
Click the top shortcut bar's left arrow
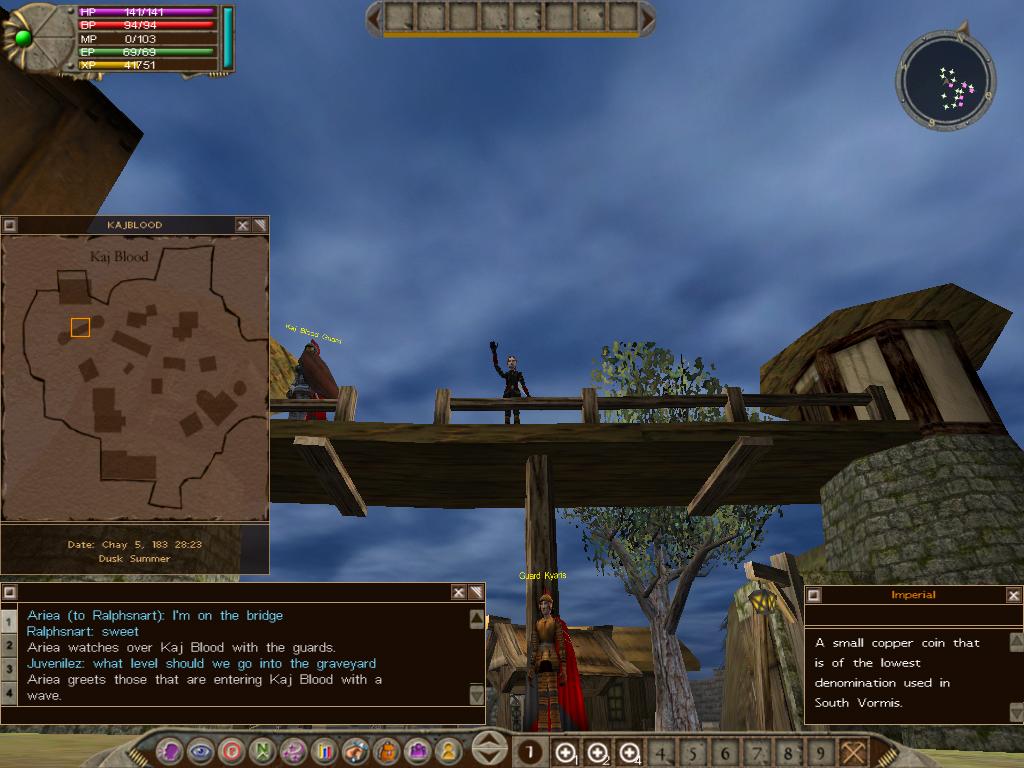[x=374, y=17]
